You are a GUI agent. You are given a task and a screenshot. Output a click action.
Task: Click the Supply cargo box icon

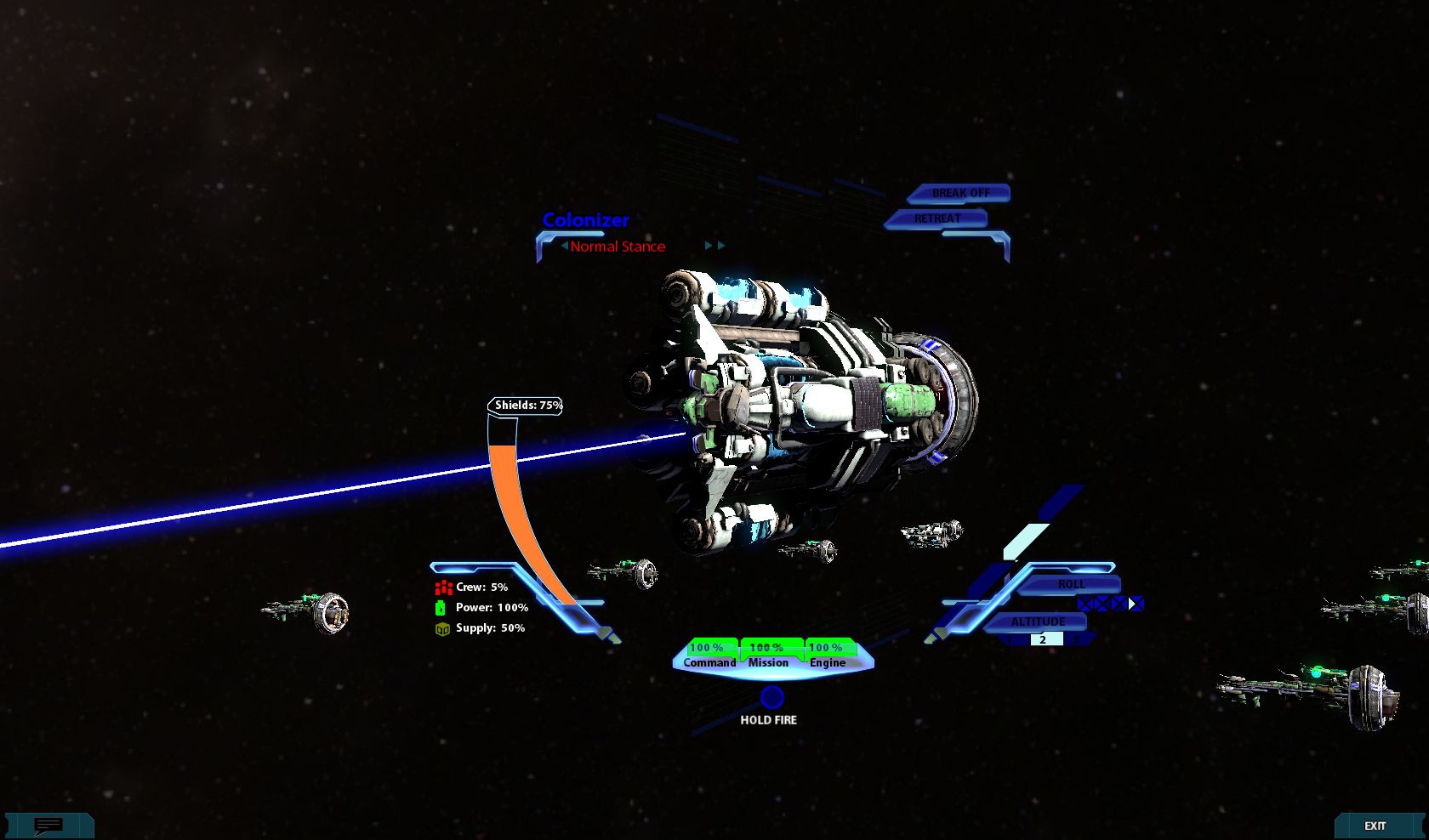point(441,628)
